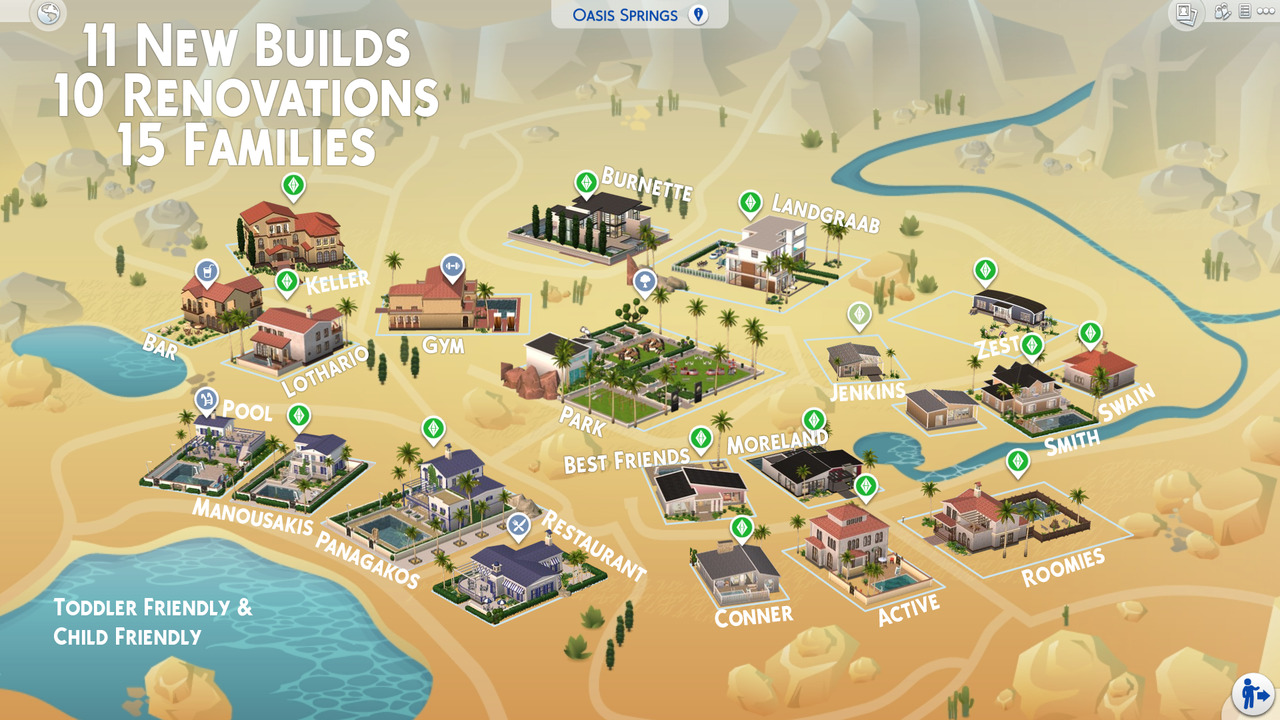Choose the Best Friends lot pin
This screenshot has height=720, width=1280.
click(701, 438)
